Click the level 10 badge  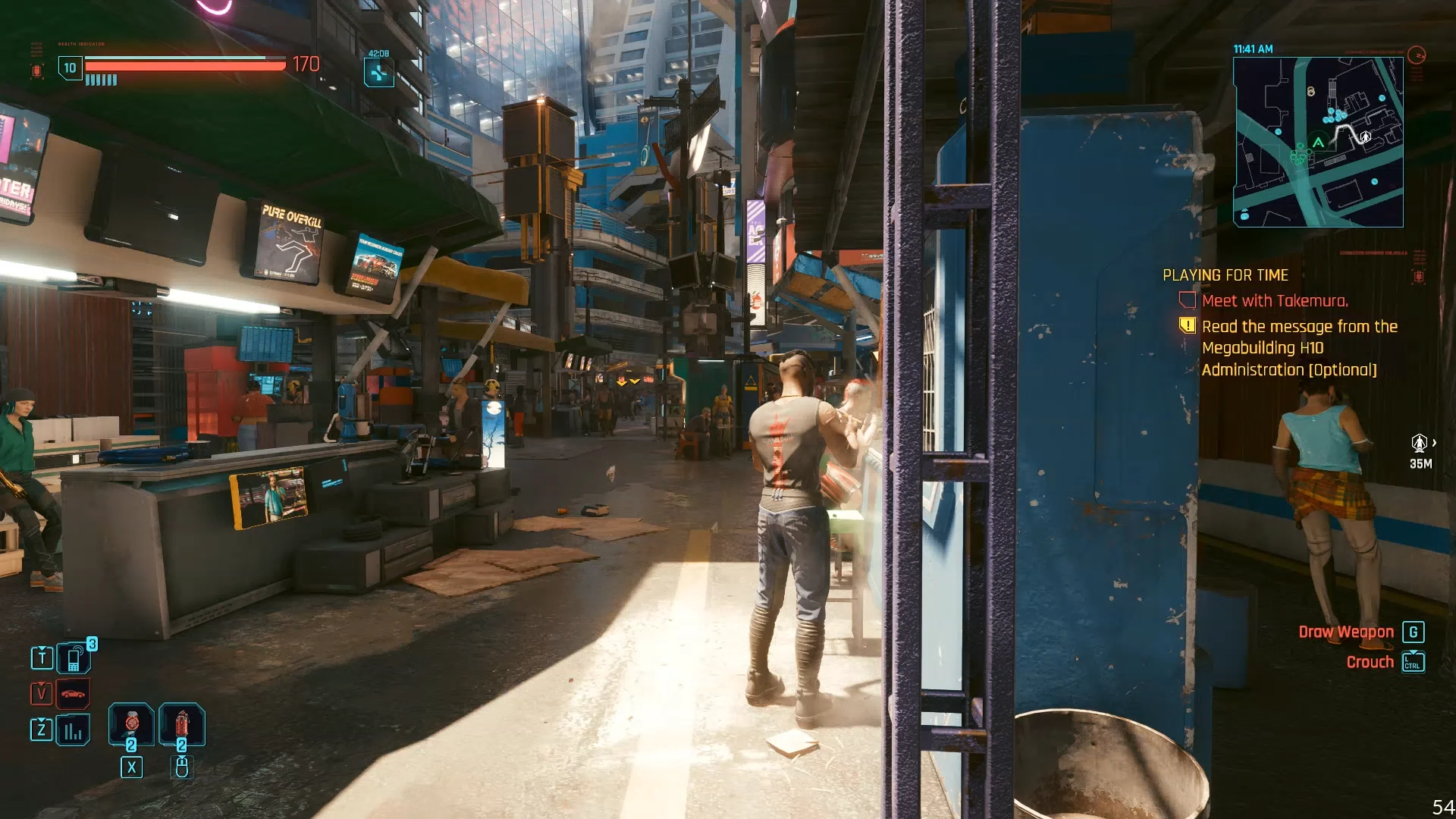point(70,68)
